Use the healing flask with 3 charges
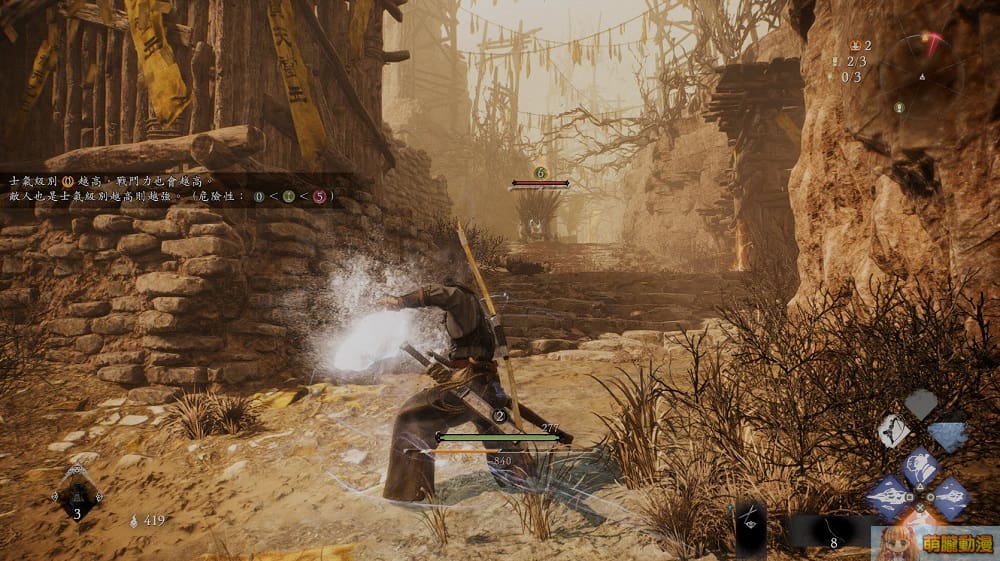This screenshot has height=561, width=1000. pos(77,492)
